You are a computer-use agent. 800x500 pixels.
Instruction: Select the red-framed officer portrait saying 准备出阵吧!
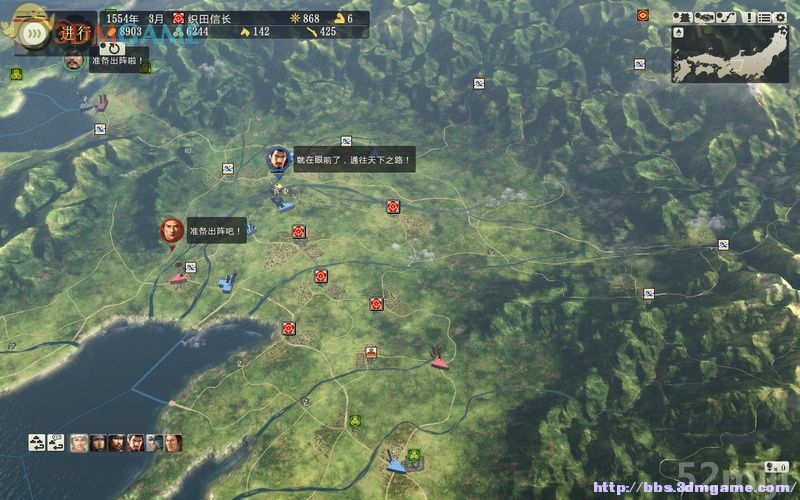[x=171, y=231]
